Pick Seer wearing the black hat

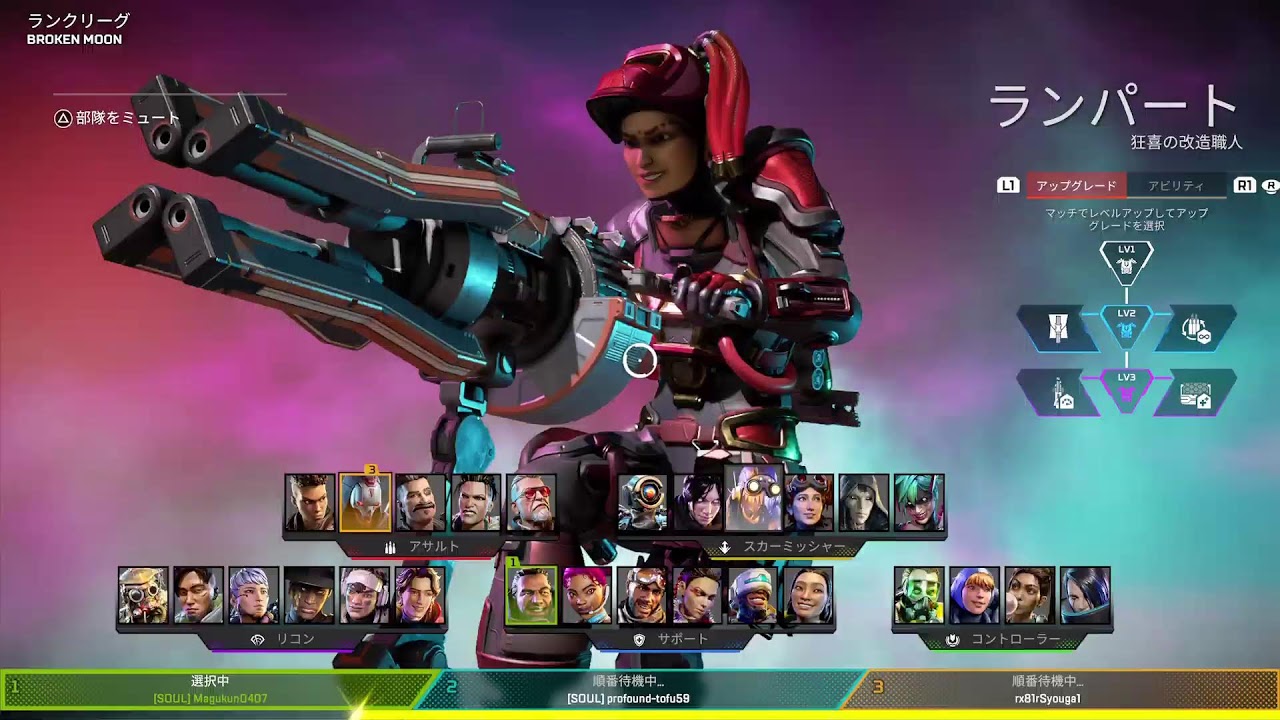click(309, 596)
